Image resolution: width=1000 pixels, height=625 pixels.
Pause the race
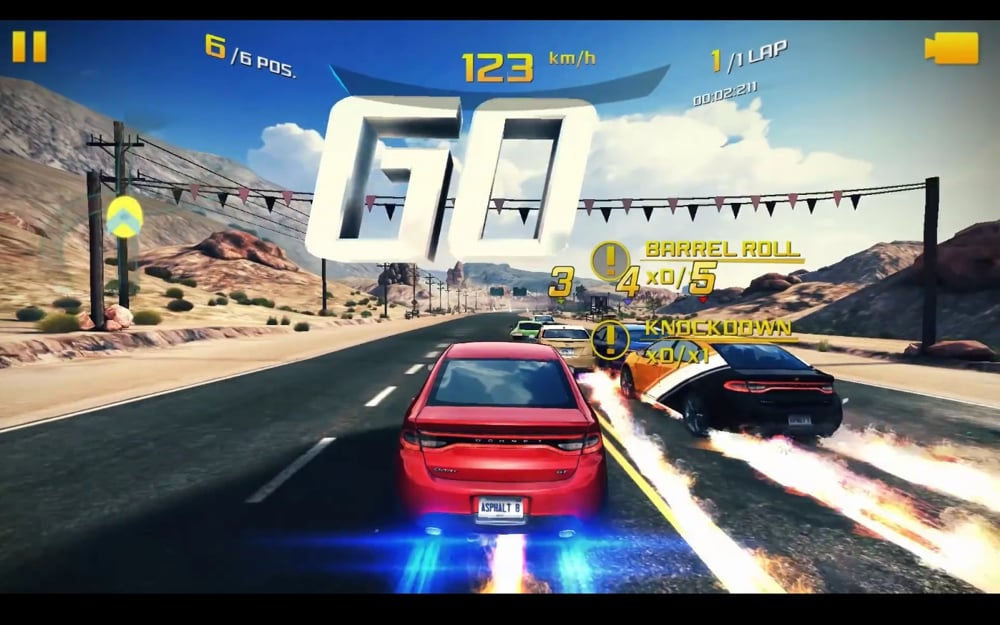click(x=29, y=47)
